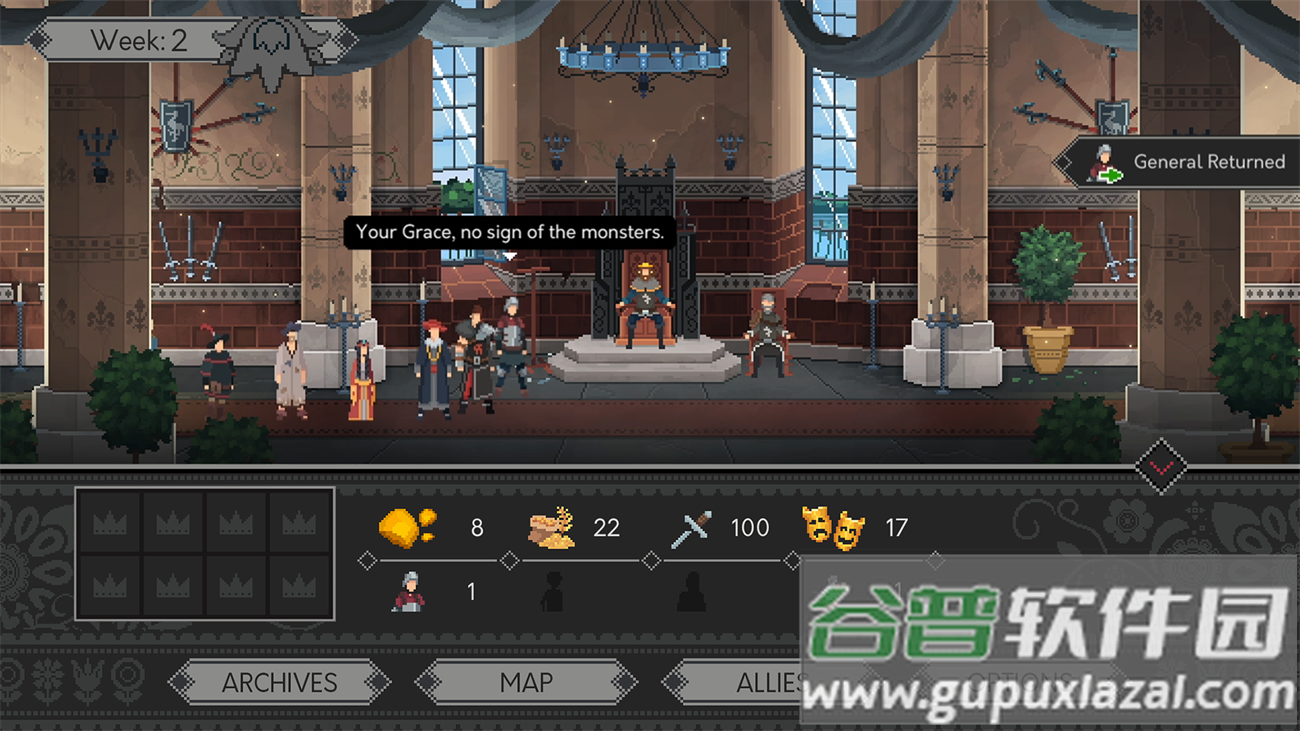This screenshot has width=1300, height=731.
Task: Collapse the panel with the red chevron
Action: click(1161, 466)
